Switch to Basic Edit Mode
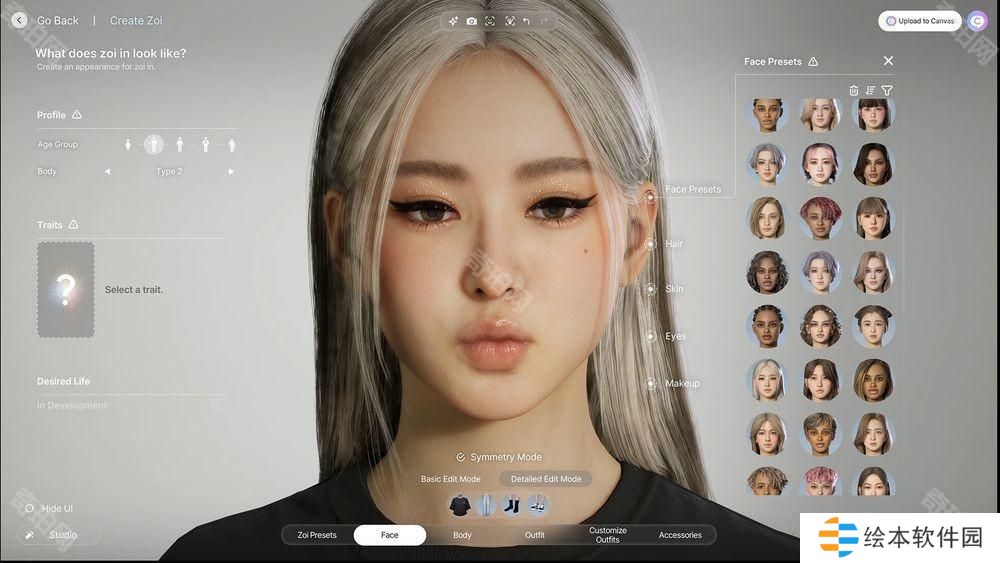 click(450, 479)
